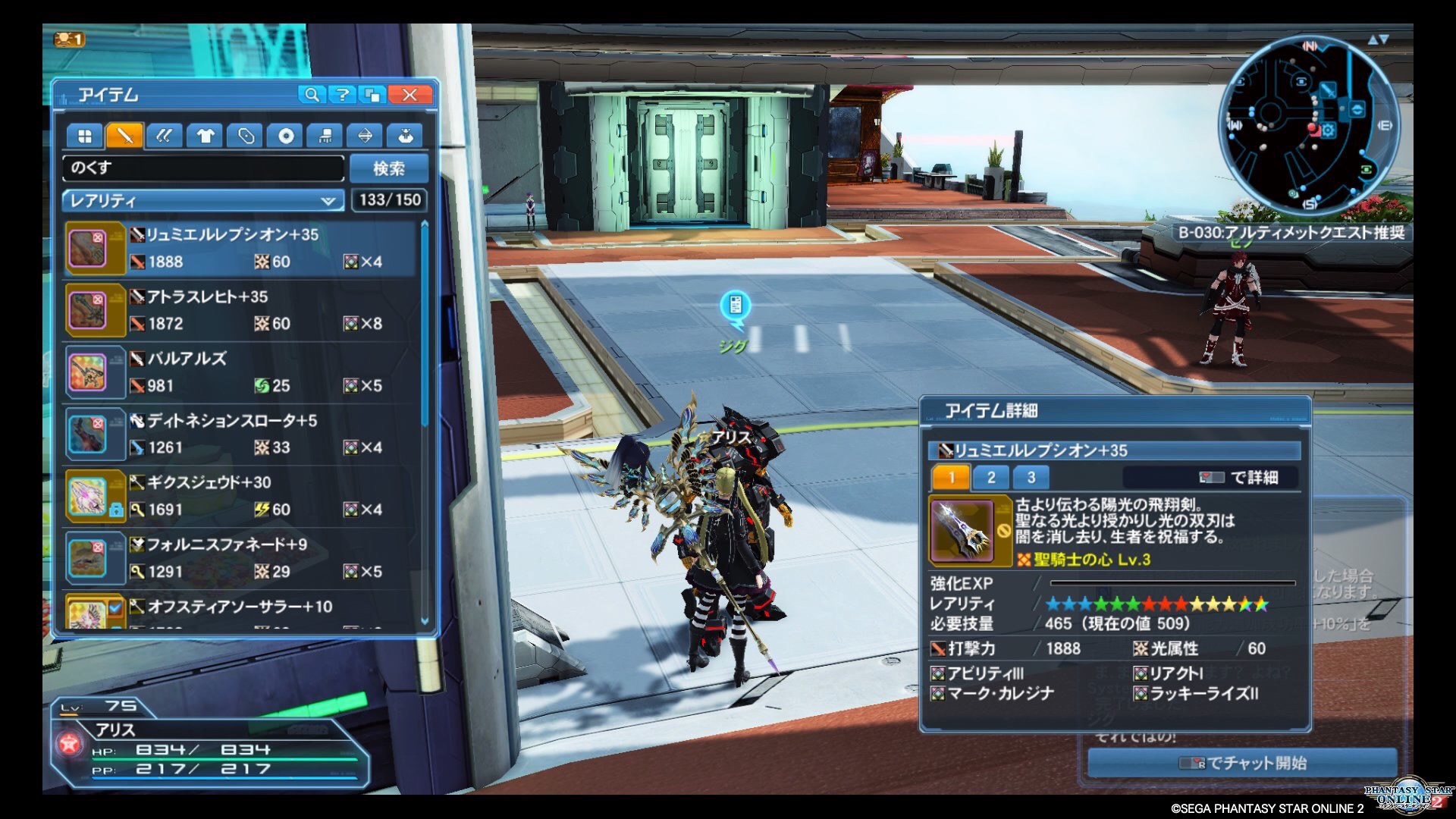Open the レアリティ sort dropdown
The image size is (1456, 819).
pyautogui.click(x=202, y=201)
